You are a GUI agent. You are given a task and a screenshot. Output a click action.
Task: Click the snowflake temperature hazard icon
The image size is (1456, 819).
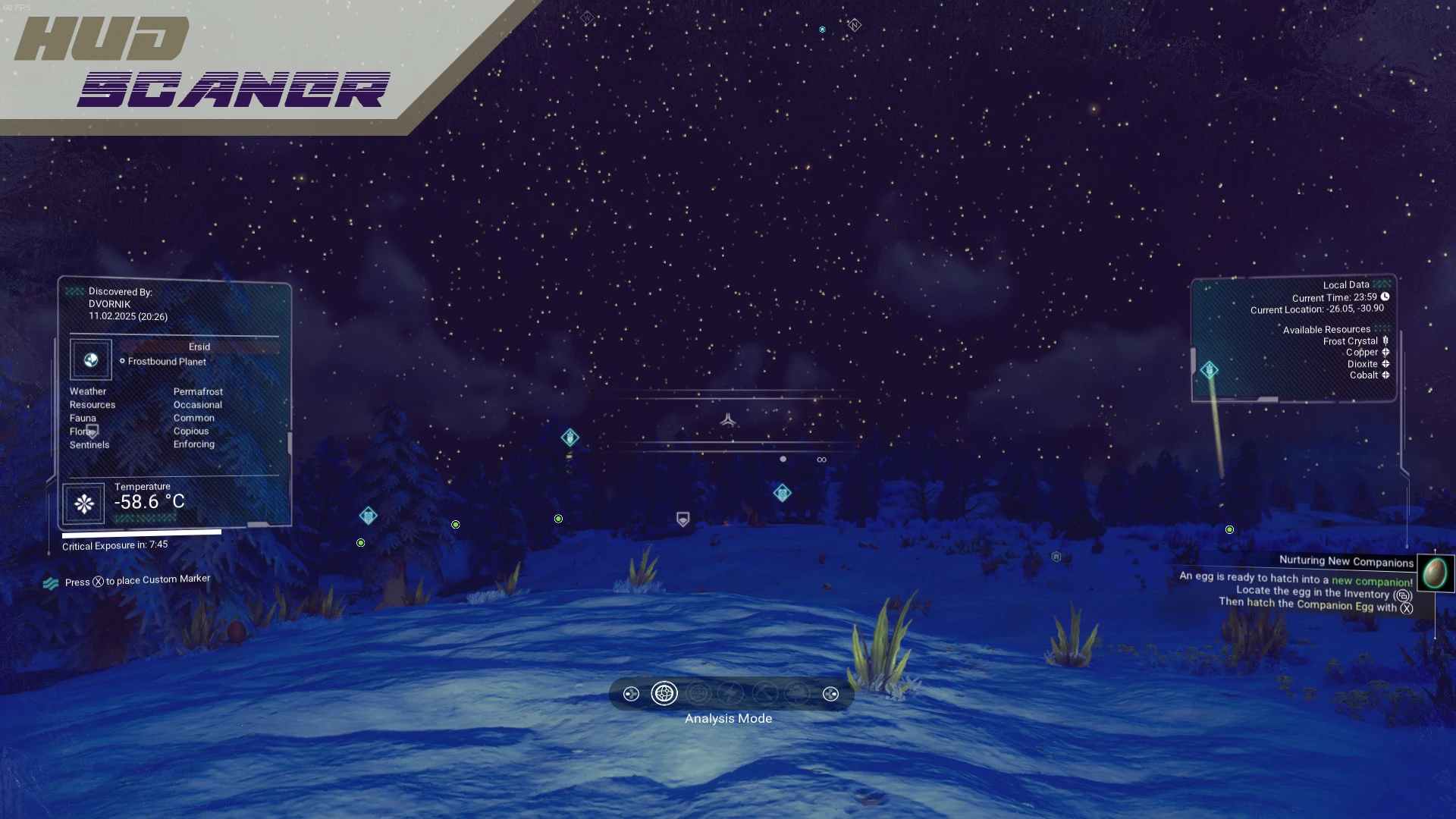coord(84,504)
